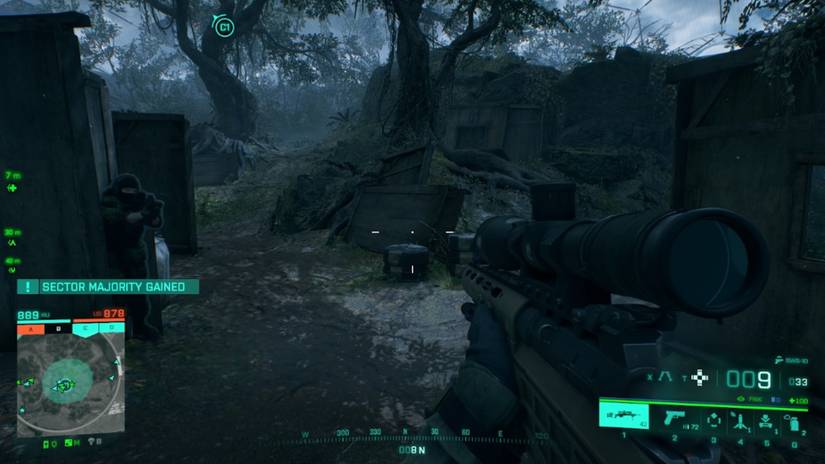Choose the deployable gadget in slot 5
The image size is (825, 464).
(x=766, y=420)
